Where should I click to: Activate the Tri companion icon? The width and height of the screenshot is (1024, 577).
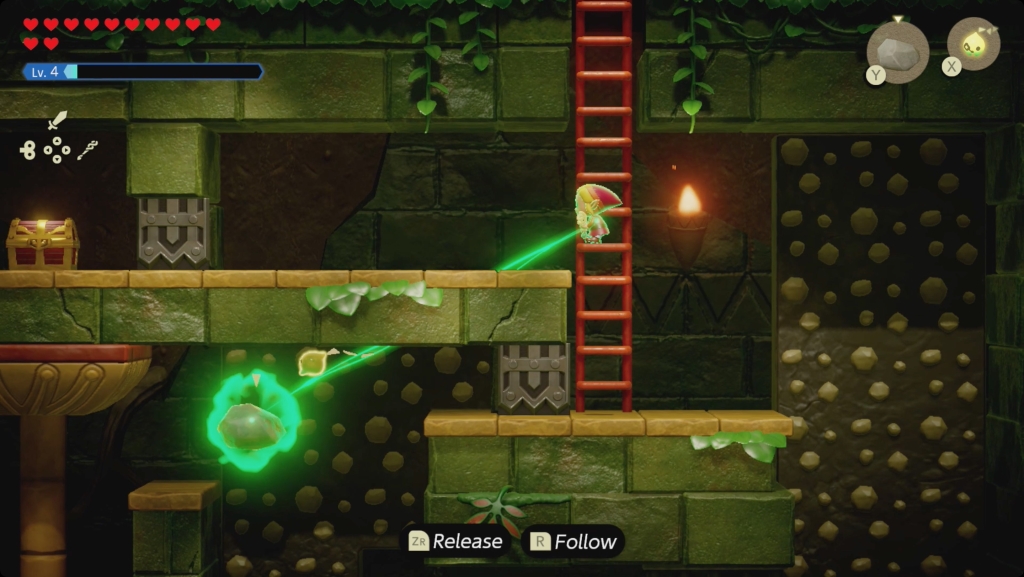[x=973, y=43]
